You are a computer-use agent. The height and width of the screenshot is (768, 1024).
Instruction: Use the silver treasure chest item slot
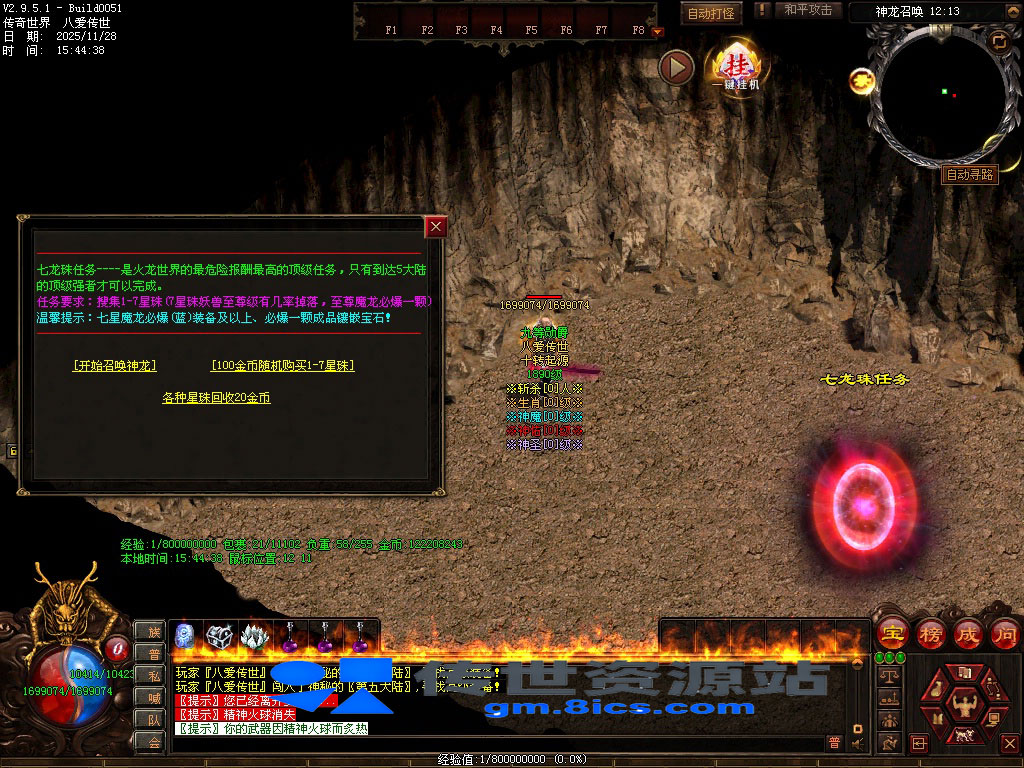click(218, 636)
